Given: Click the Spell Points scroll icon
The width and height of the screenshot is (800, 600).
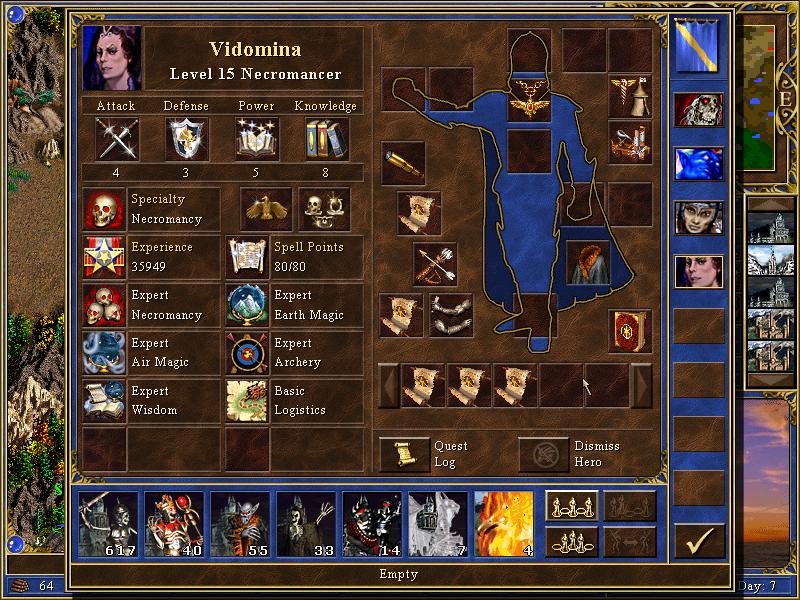Looking at the screenshot, I should coord(247,257).
